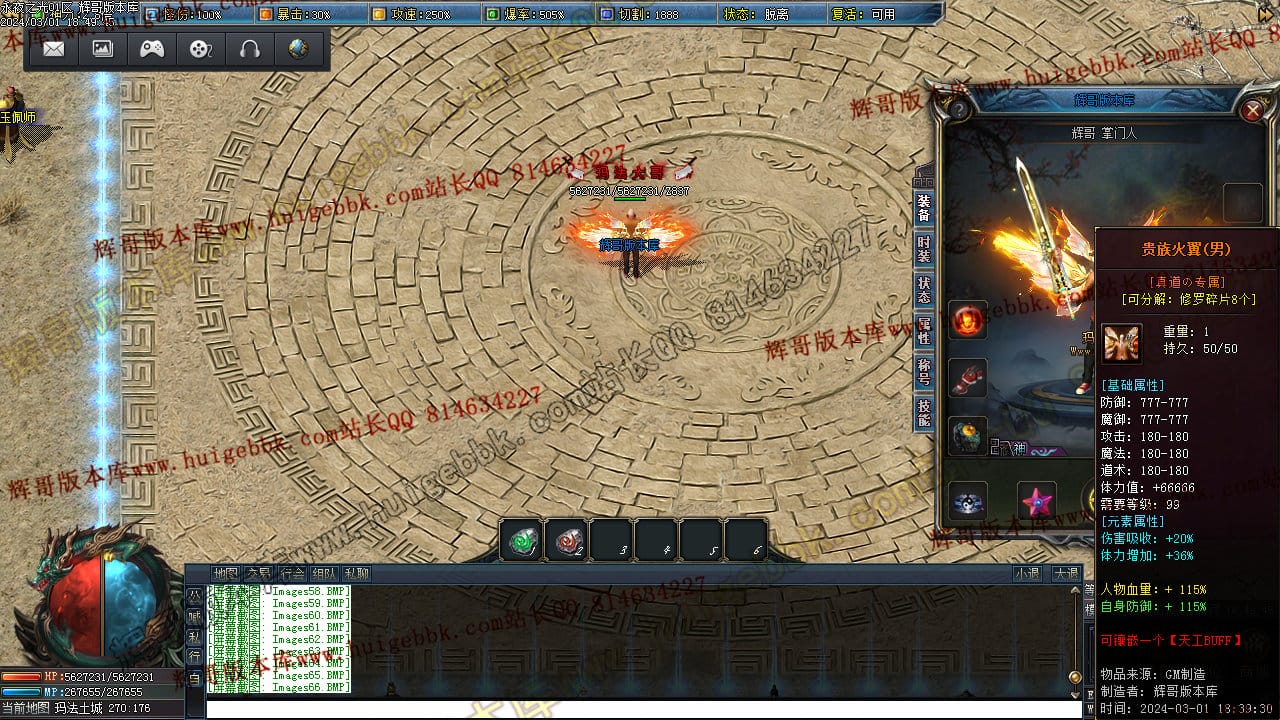The height and width of the screenshot is (720, 1280).
Task: Close the character equipment panel
Action: [x=1252, y=110]
